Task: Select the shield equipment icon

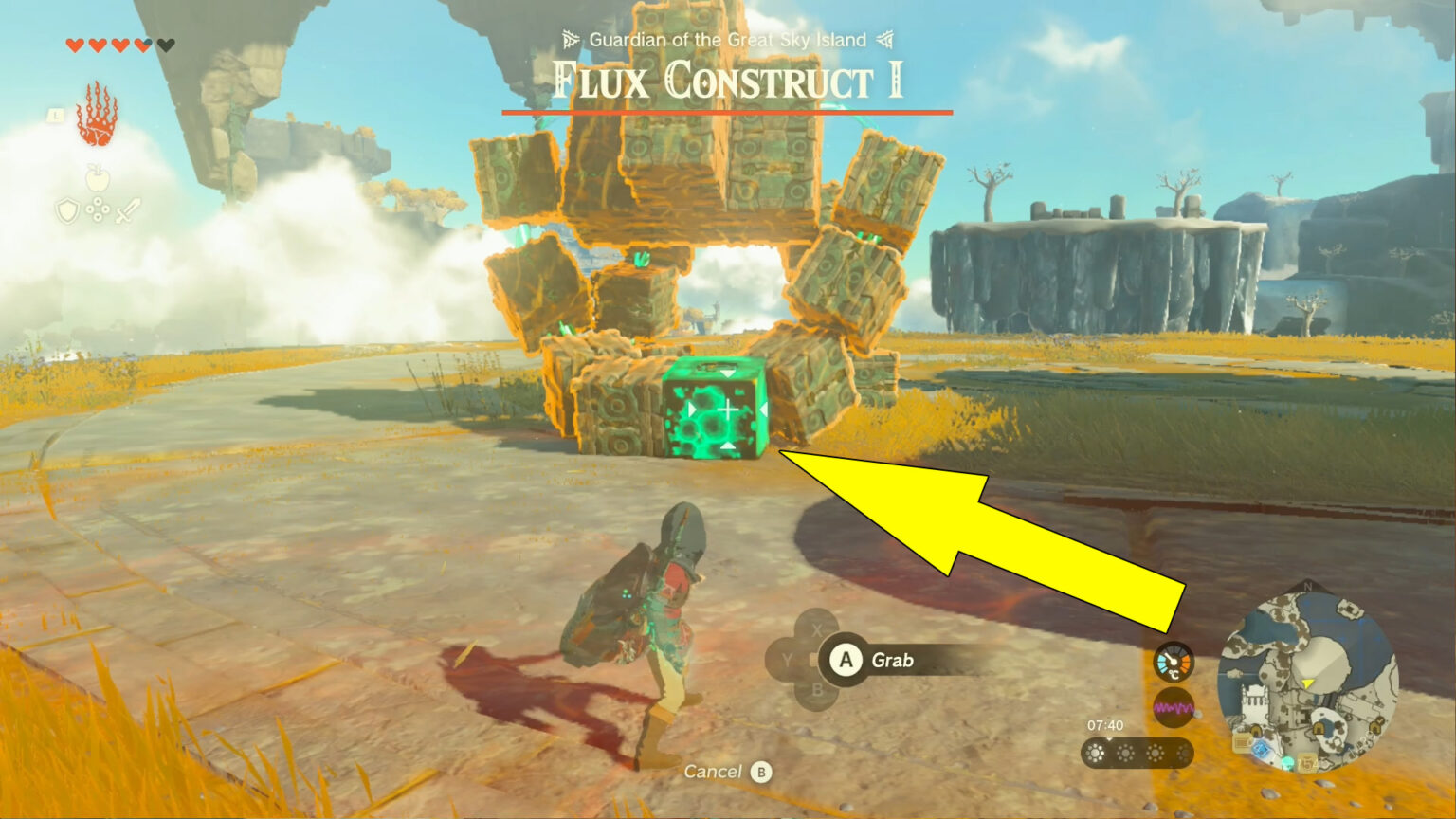Action: [67, 212]
